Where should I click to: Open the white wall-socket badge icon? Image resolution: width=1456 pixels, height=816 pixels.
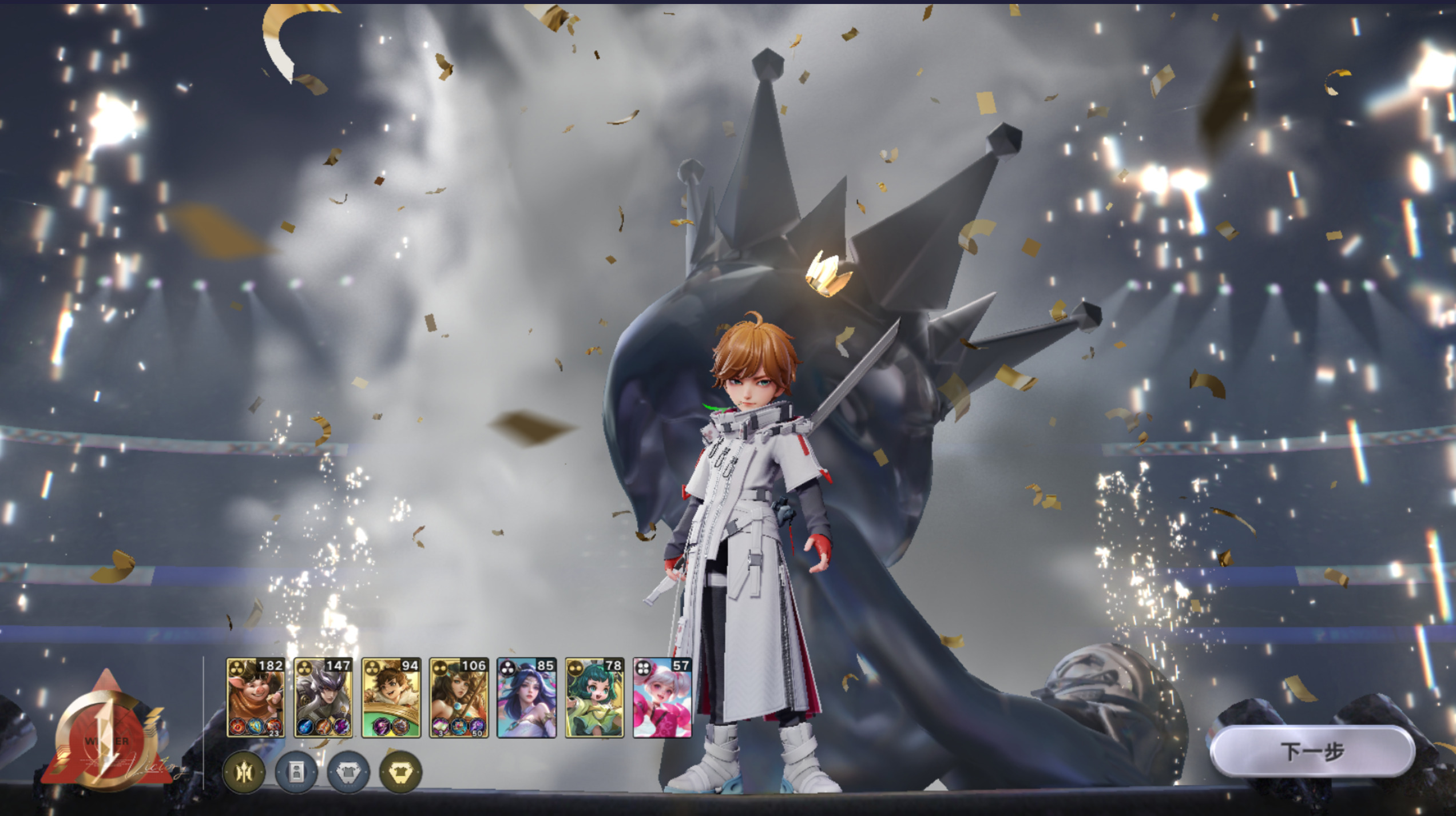coord(296,773)
